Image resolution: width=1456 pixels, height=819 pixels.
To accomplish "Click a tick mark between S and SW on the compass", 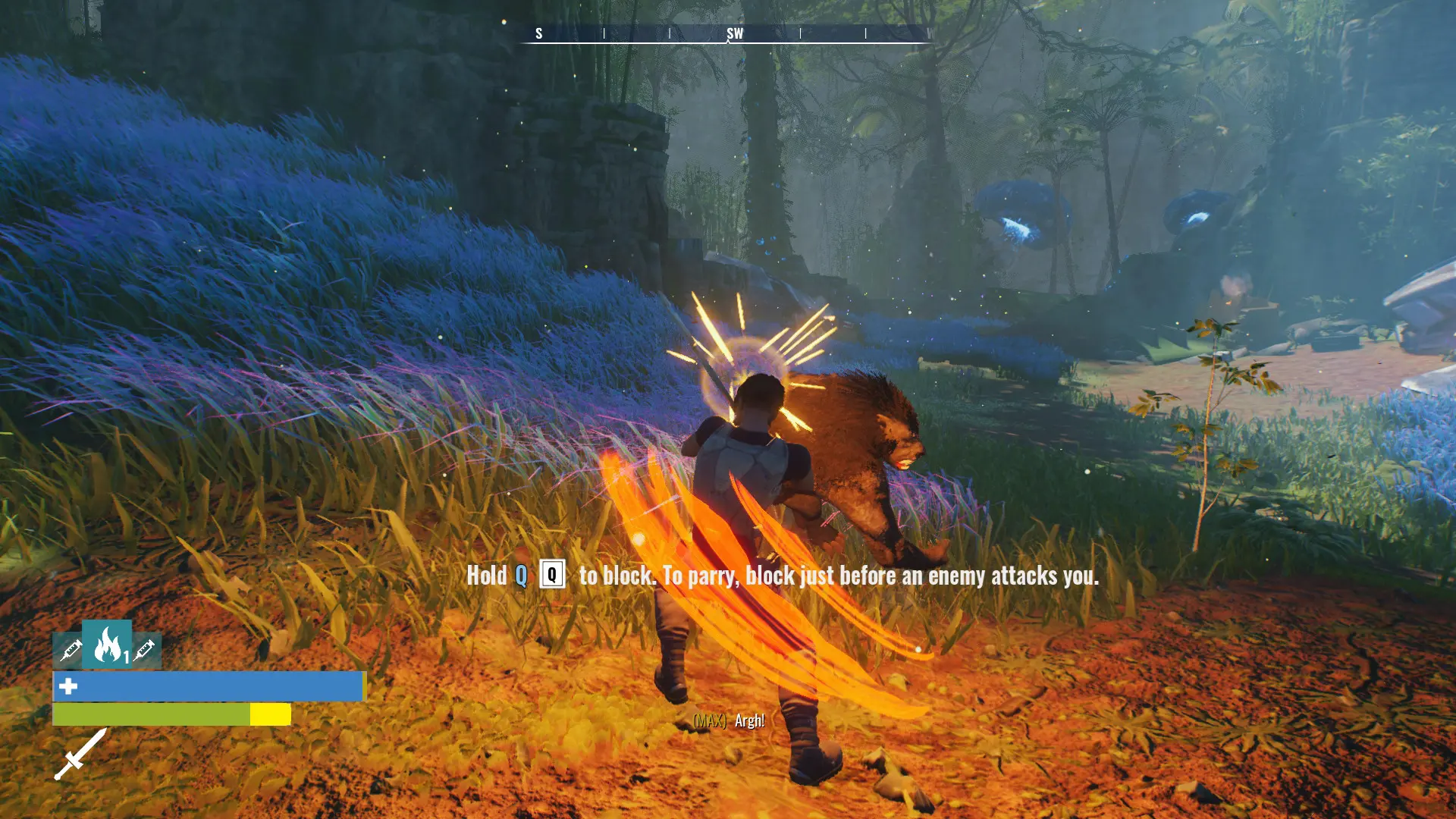I will coord(604,33).
